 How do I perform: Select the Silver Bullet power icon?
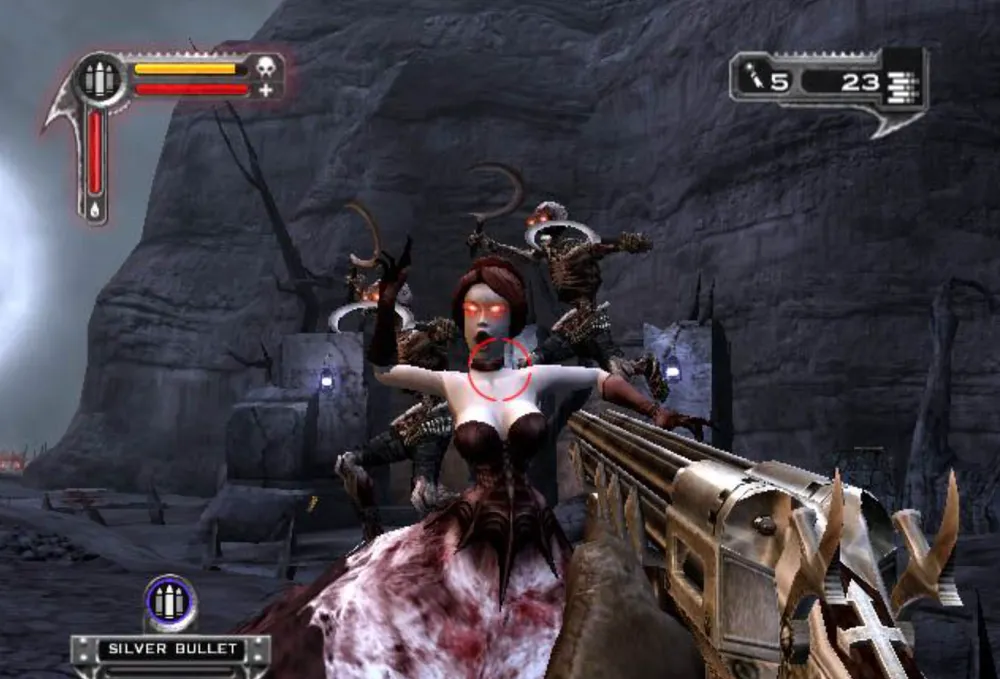tap(169, 603)
